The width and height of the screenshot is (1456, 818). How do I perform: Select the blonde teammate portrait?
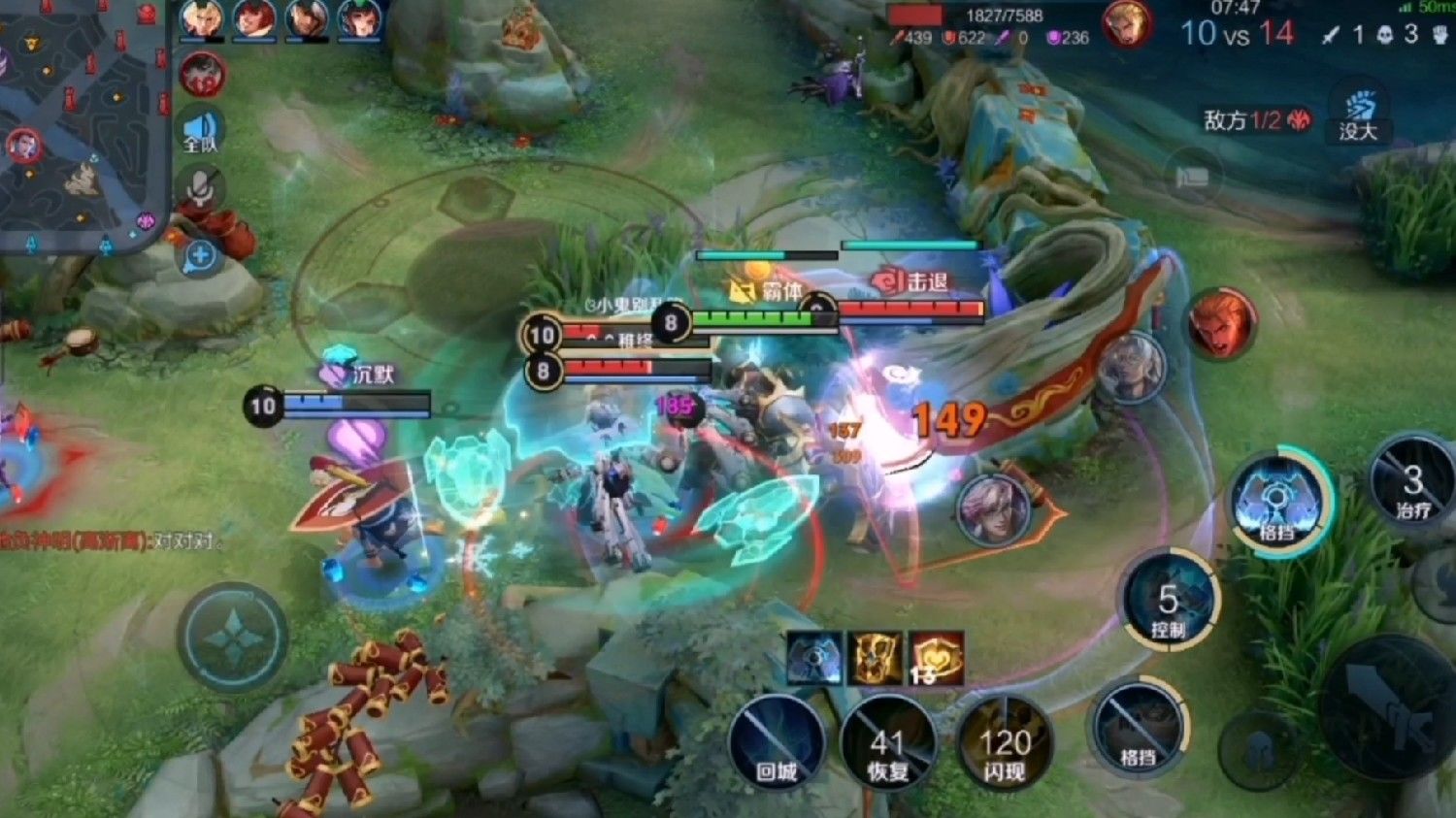201,19
